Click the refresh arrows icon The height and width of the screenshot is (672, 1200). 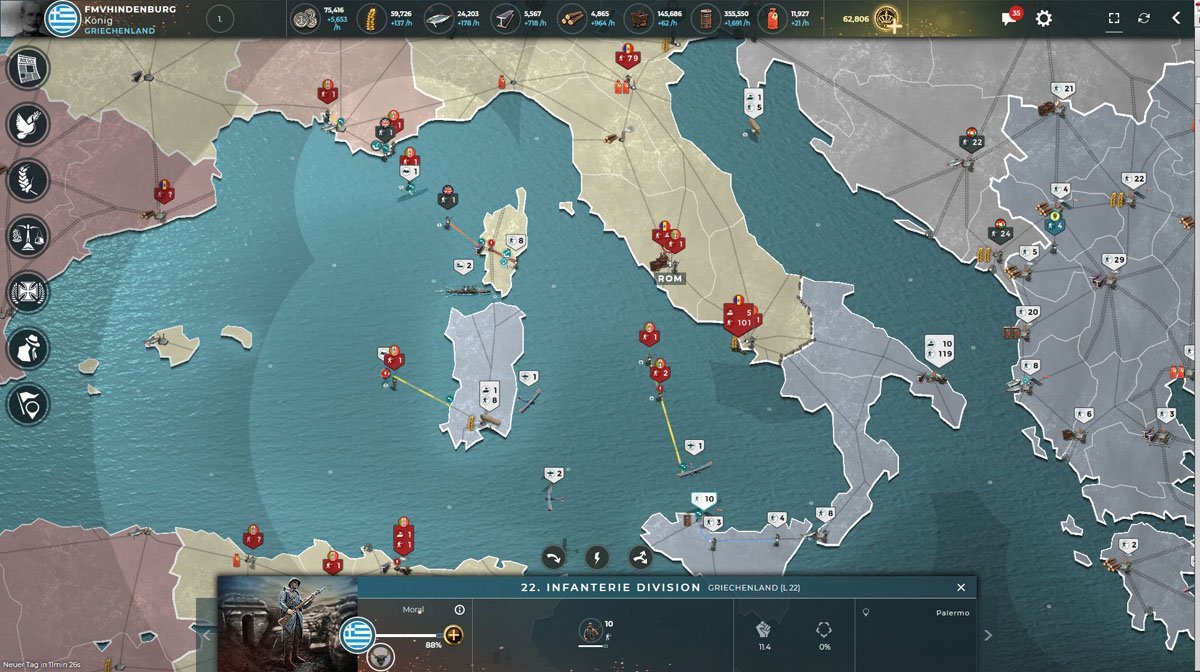(x=1144, y=19)
